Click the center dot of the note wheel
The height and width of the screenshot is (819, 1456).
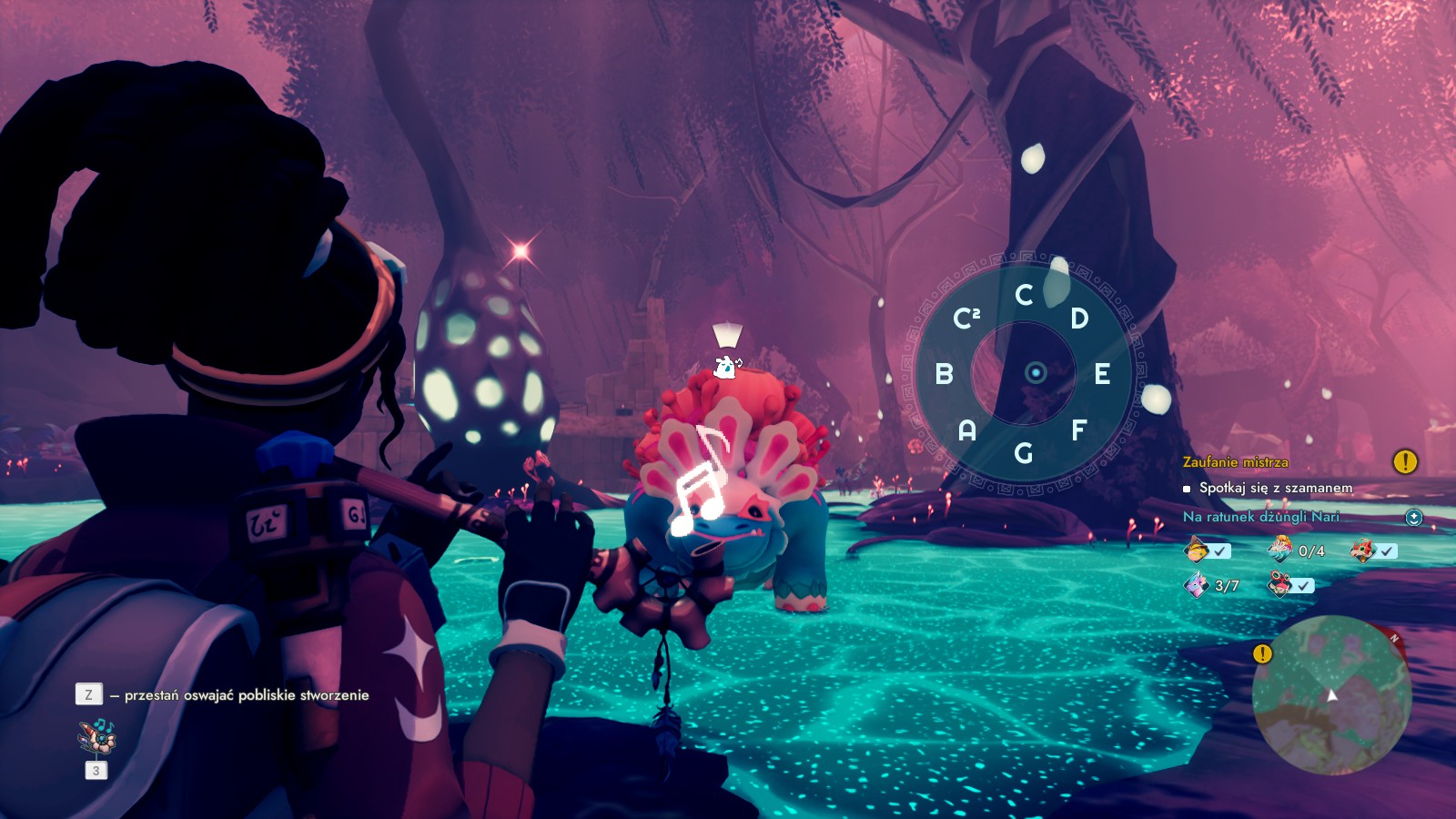pyautogui.click(x=1036, y=373)
